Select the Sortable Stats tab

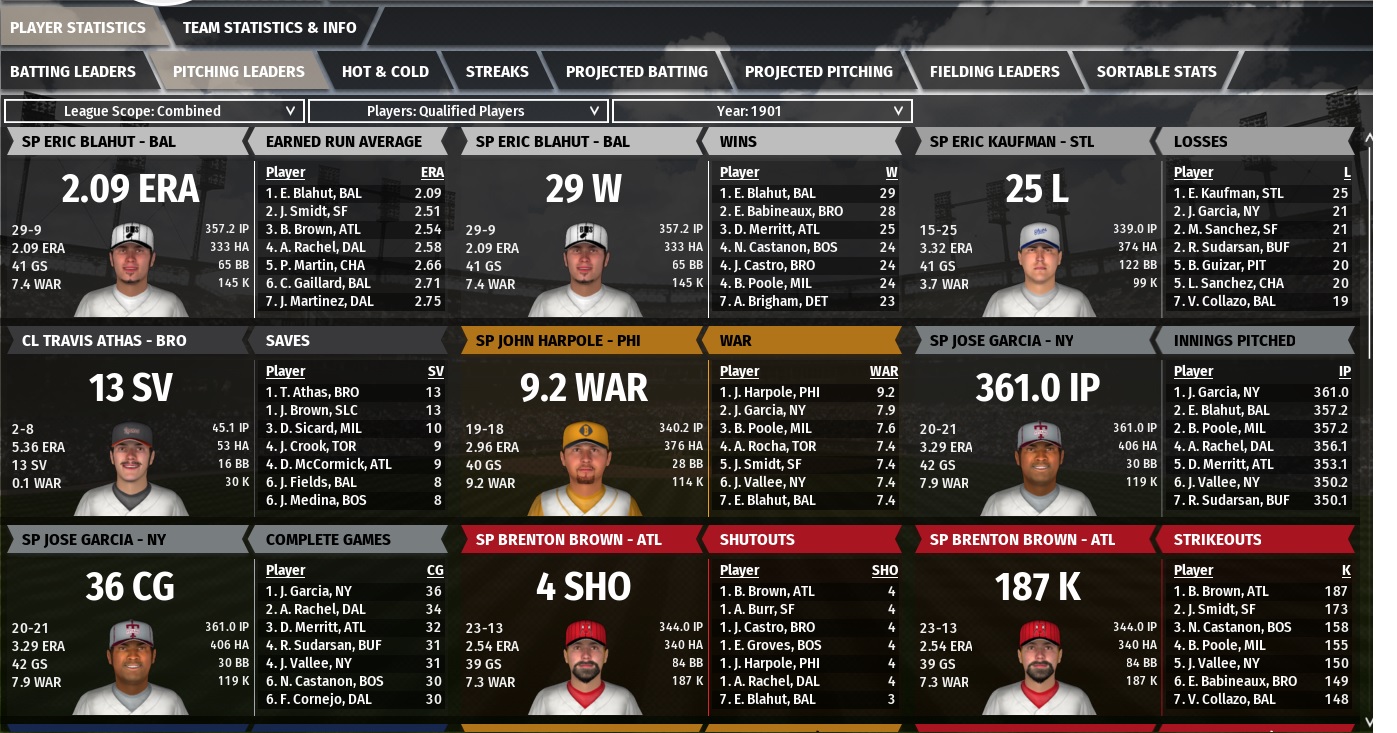coord(1156,71)
